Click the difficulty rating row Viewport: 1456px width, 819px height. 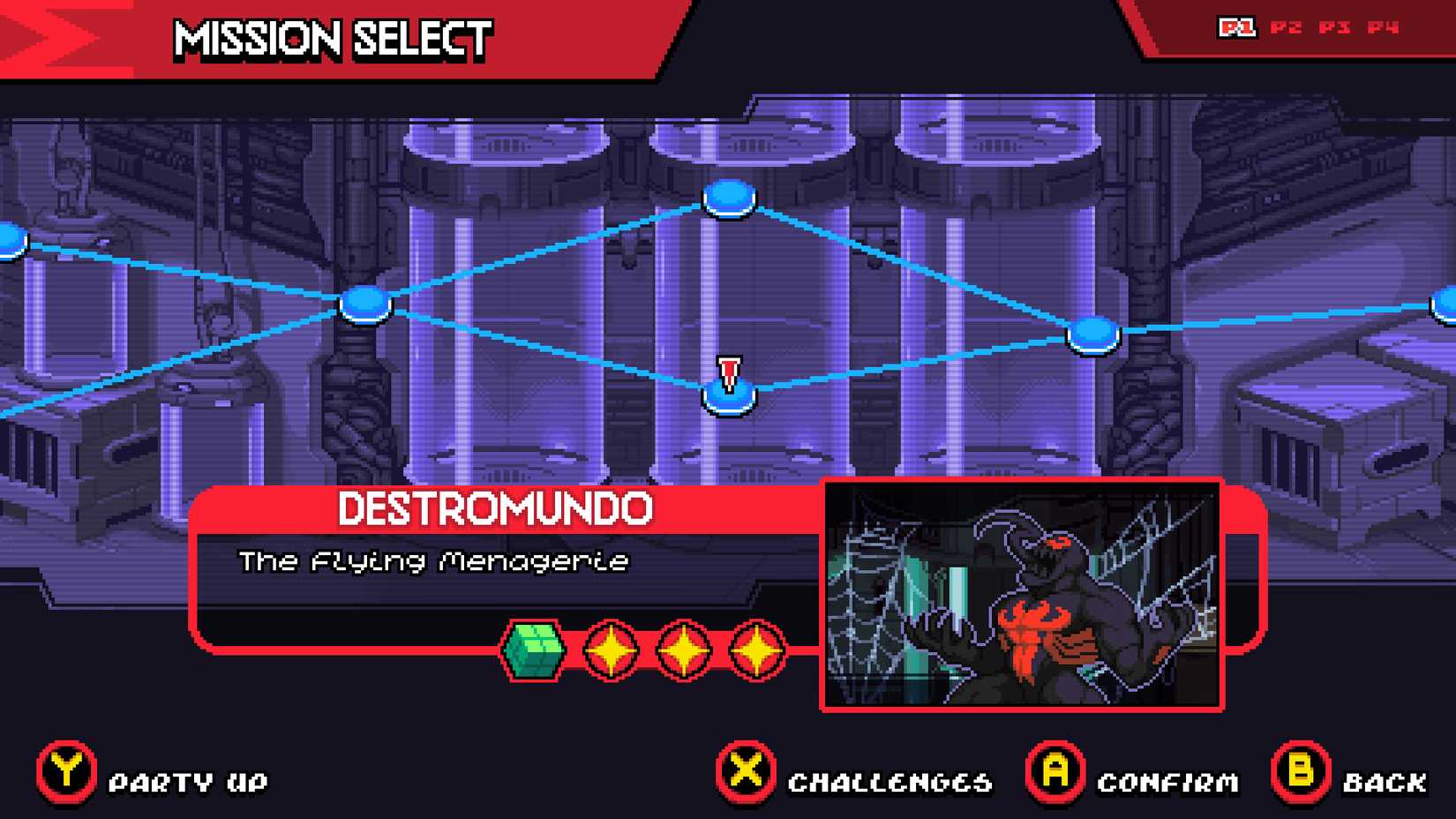click(x=644, y=650)
